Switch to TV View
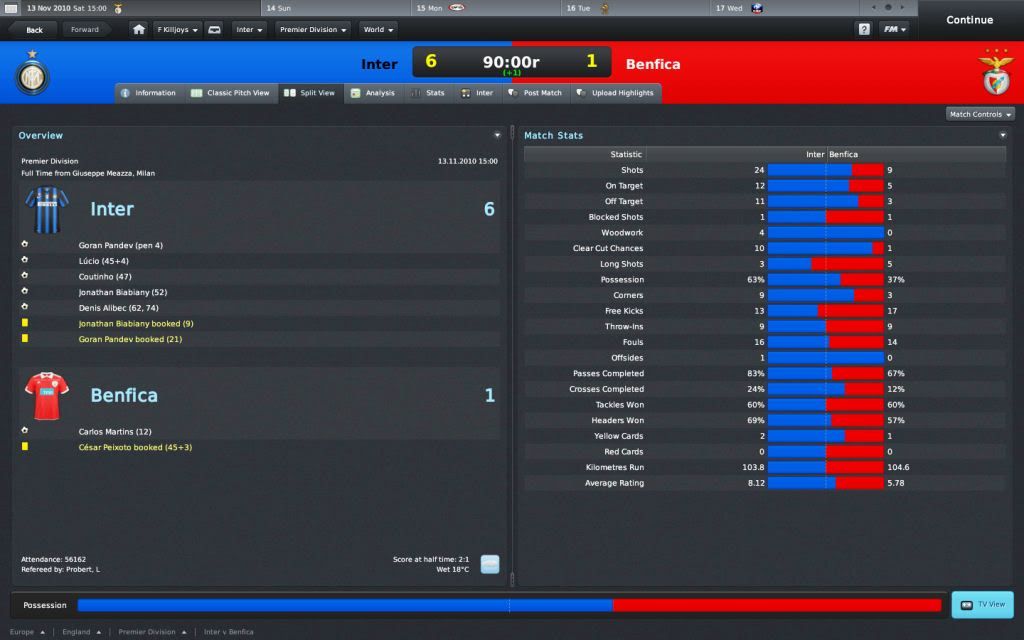The height and width of the screenshot is (640, 1024). (982, 605)
